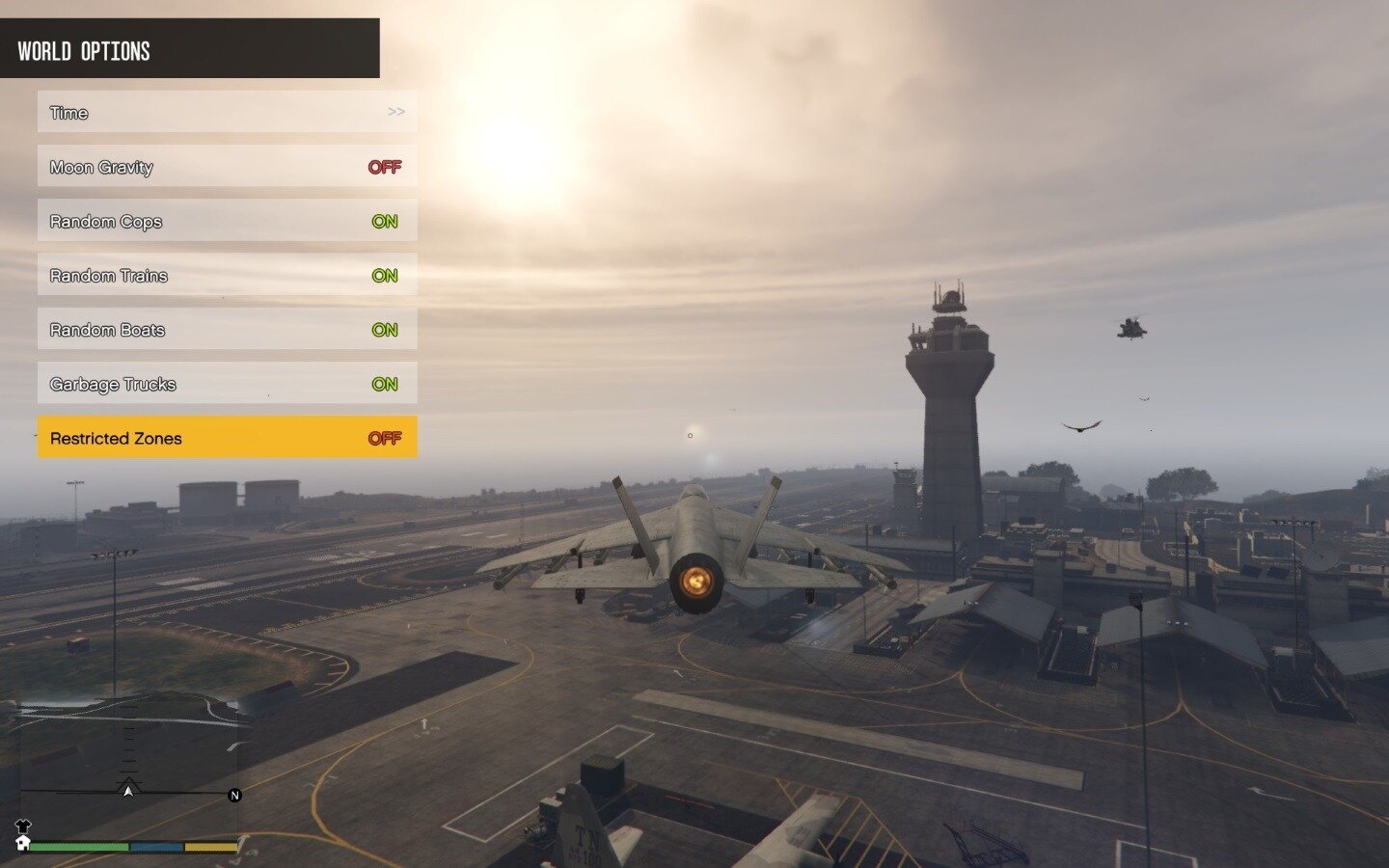Disable the Random Trains option

tap(227, 275)
